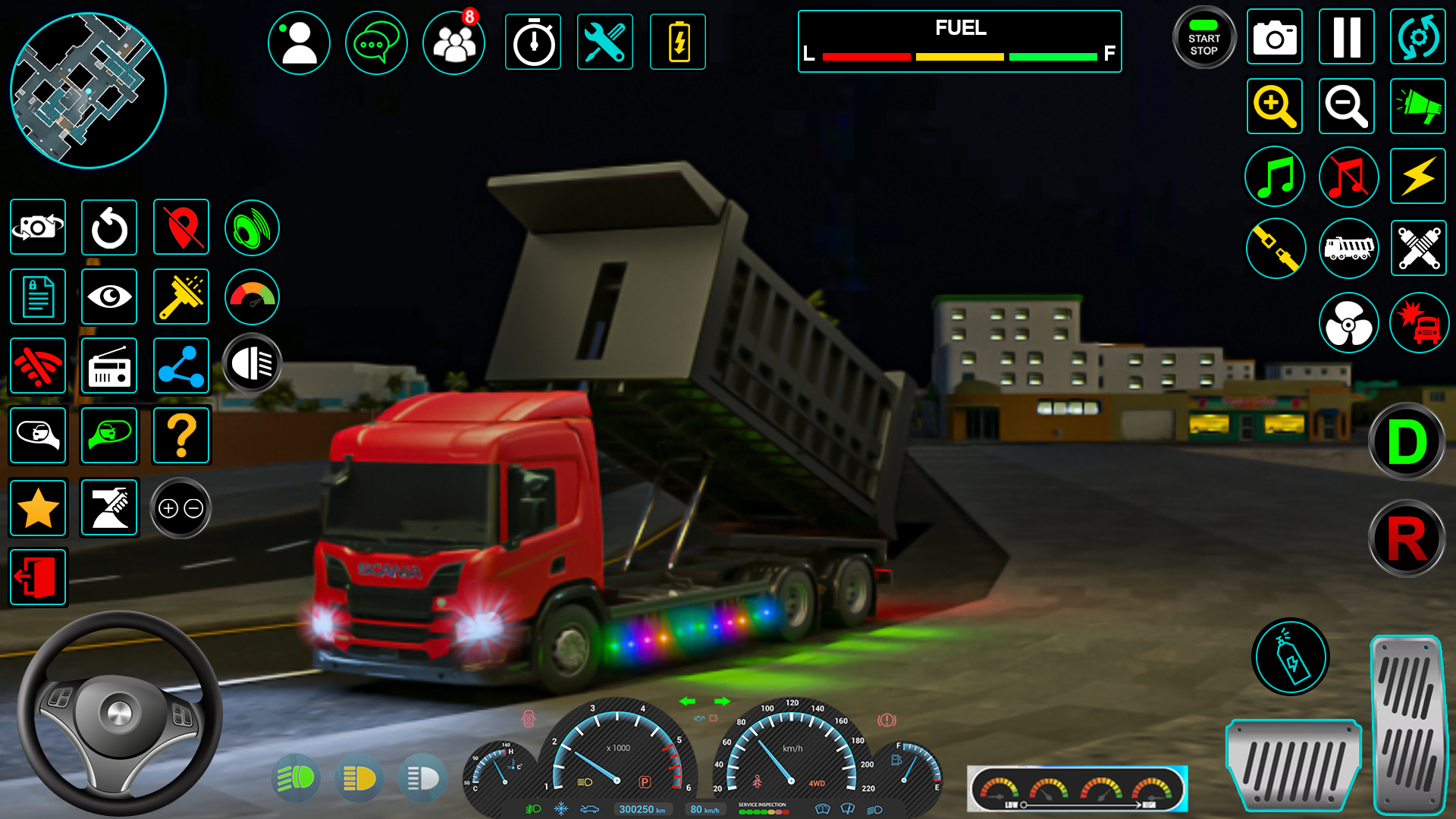The height and width of the screenshot is (819, 1456).
Task: Select the stopwatch timer icon
Action: [533, 42]
